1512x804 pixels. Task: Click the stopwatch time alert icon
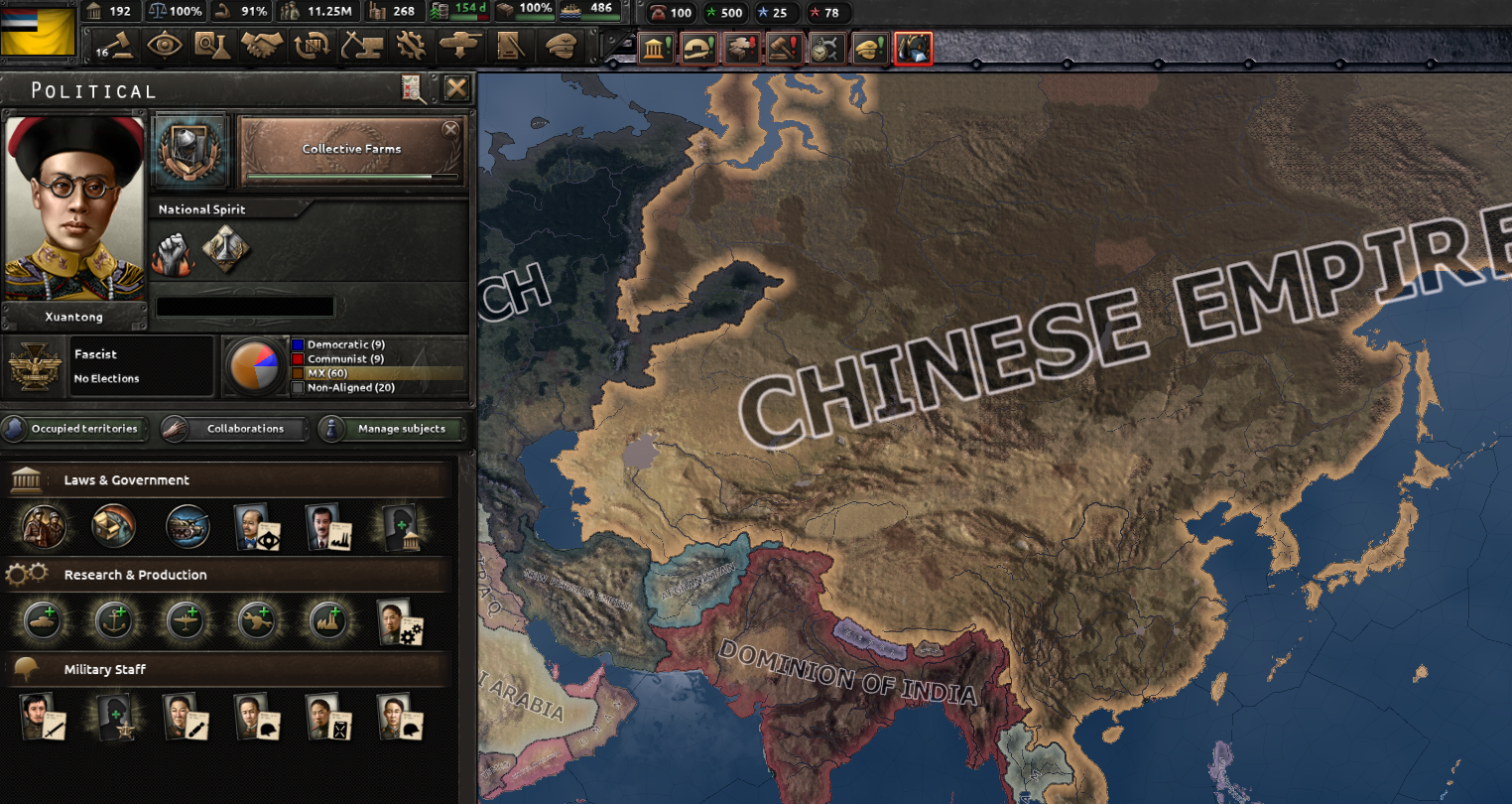point(826,47)
